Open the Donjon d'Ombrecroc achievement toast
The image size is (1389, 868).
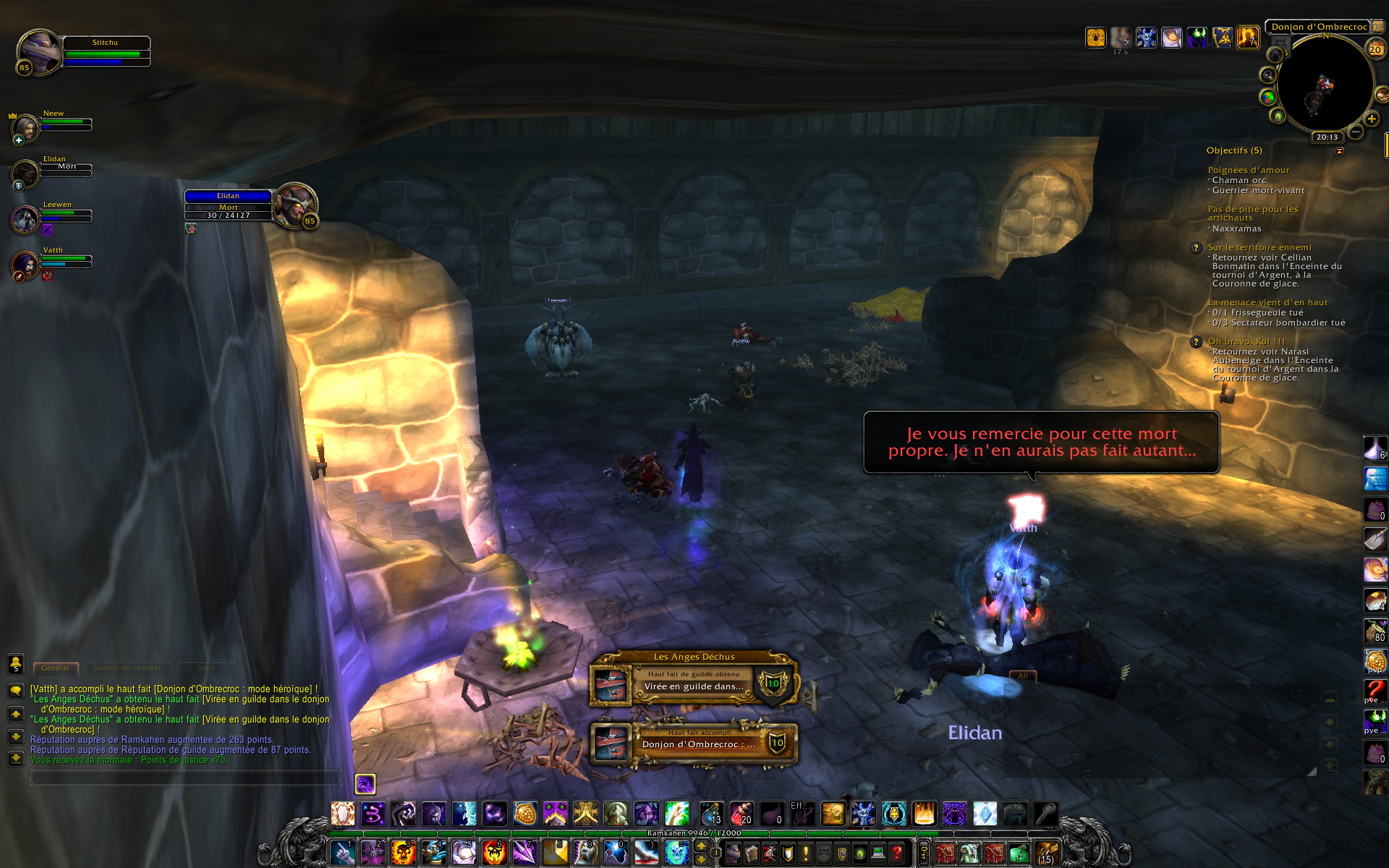[694, 743]
